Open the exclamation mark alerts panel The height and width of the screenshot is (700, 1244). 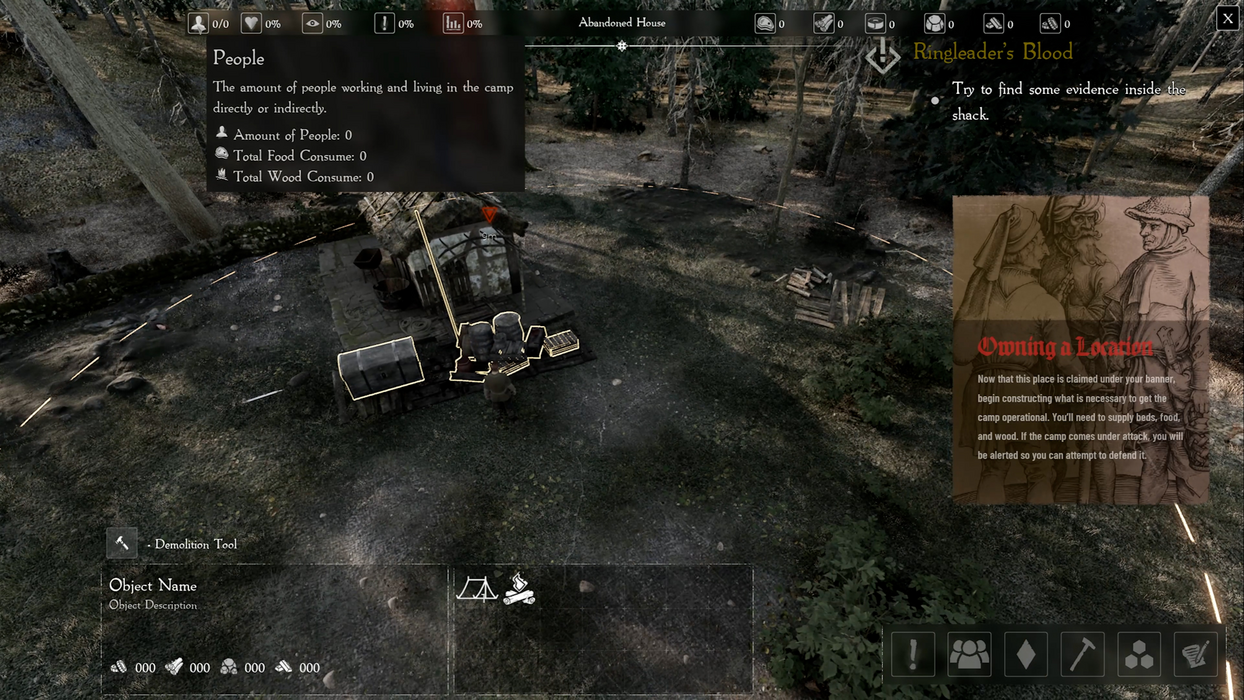pos(912,654)
